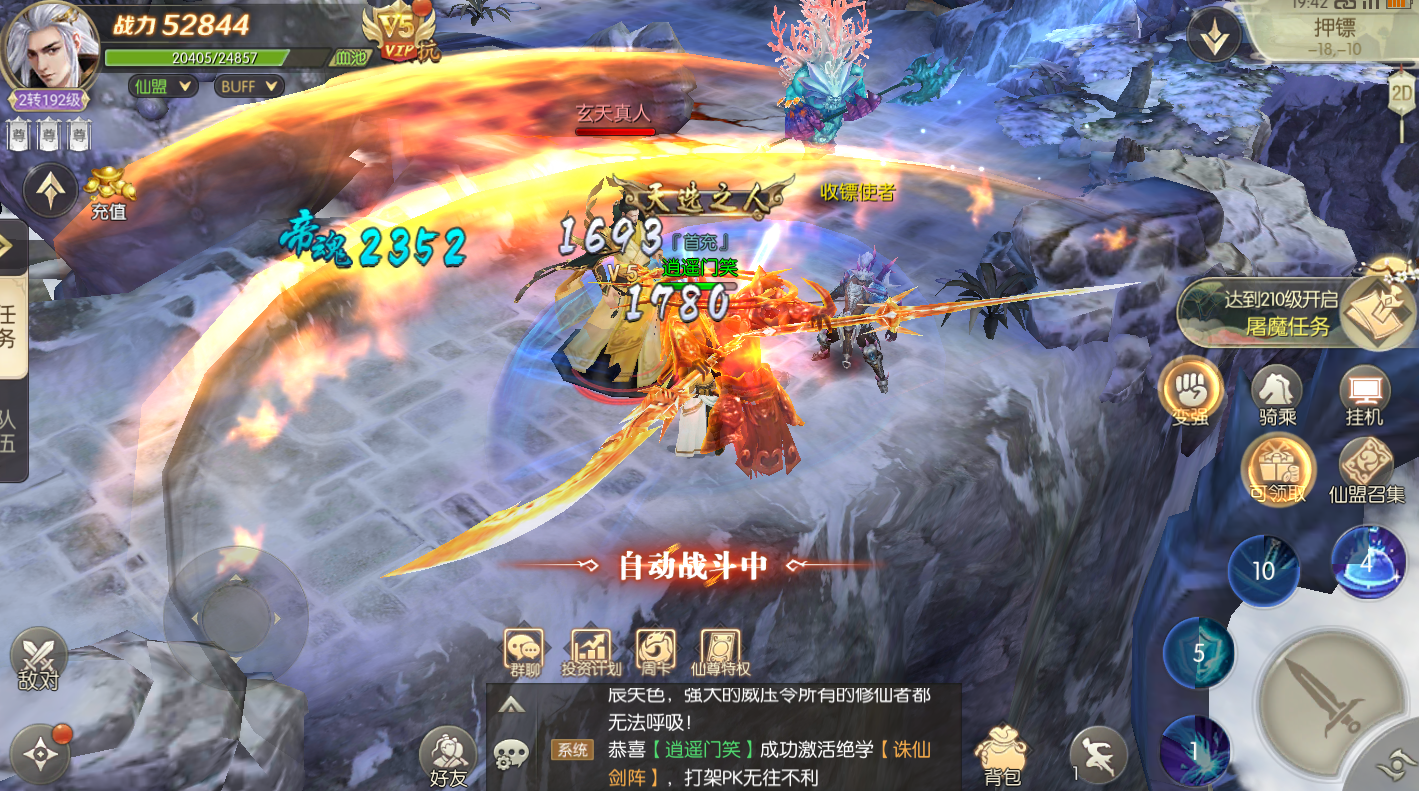Viewport: 1419px width, 791px height.
Task: Open the player portrait avatar
Action: (51, 46)
